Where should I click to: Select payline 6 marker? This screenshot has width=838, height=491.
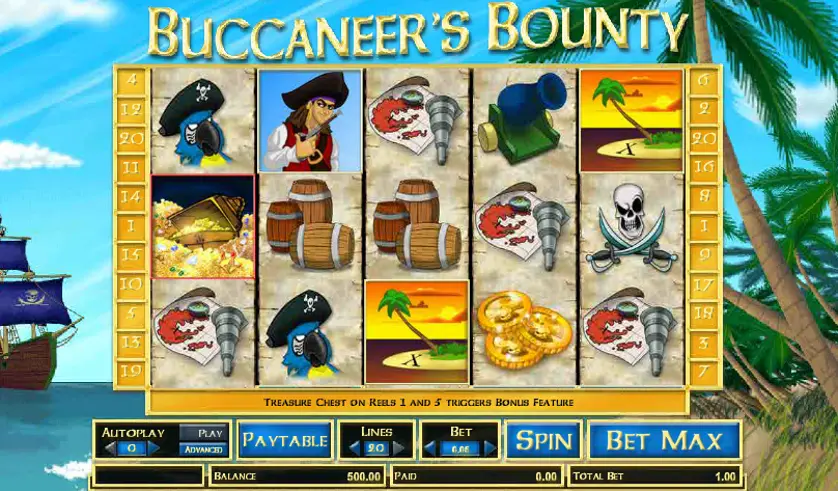pyautogui.click(x=704, y=79)
